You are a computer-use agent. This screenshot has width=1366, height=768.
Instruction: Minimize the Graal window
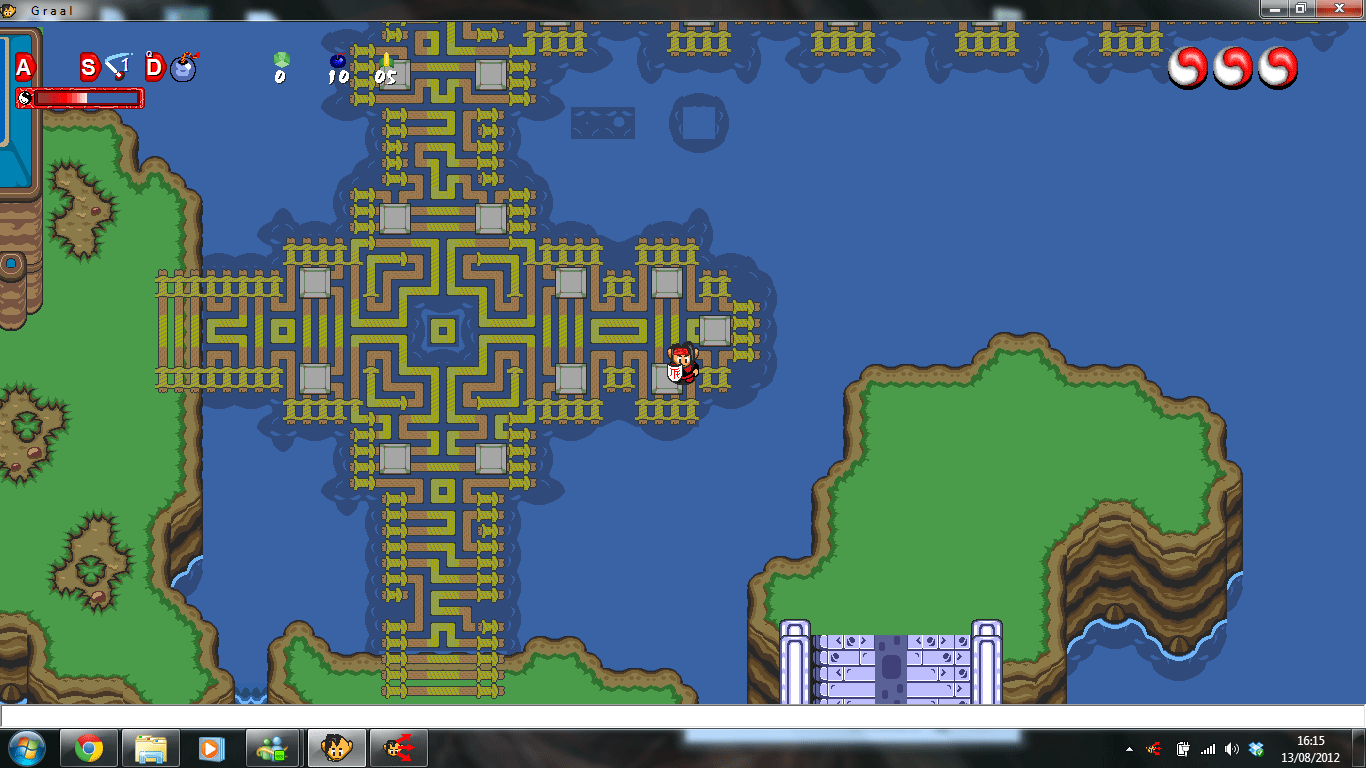[x=1273, y=8]
